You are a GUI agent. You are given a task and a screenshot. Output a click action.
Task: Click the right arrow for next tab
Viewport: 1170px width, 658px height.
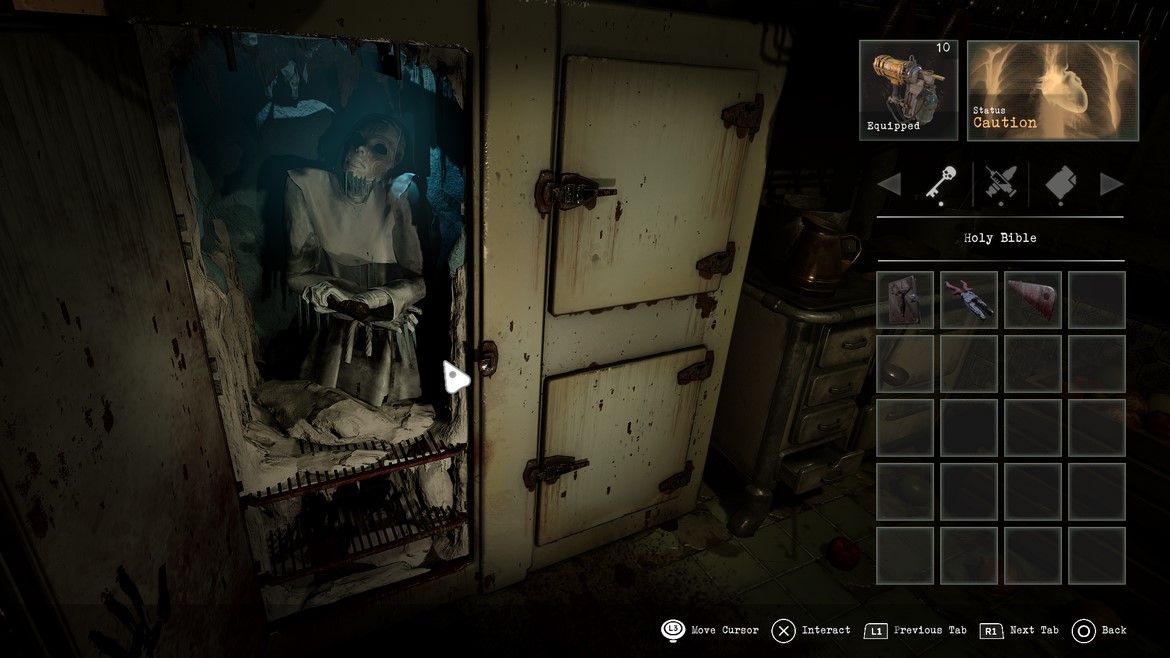pyautogui.click(x=1111, y=184)
